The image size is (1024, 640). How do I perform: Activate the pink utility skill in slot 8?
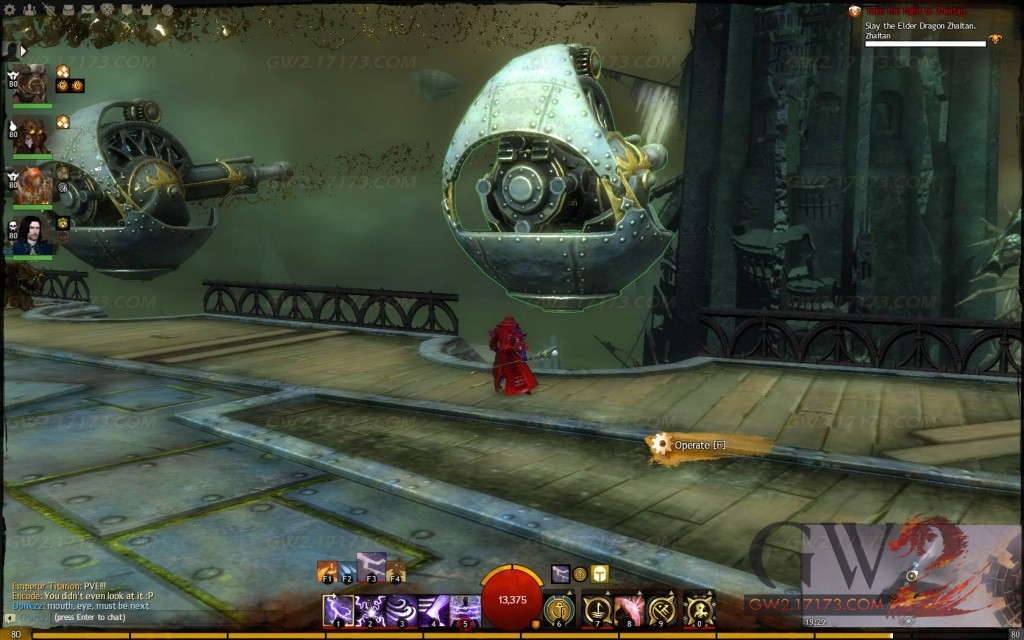pos(630,610)
